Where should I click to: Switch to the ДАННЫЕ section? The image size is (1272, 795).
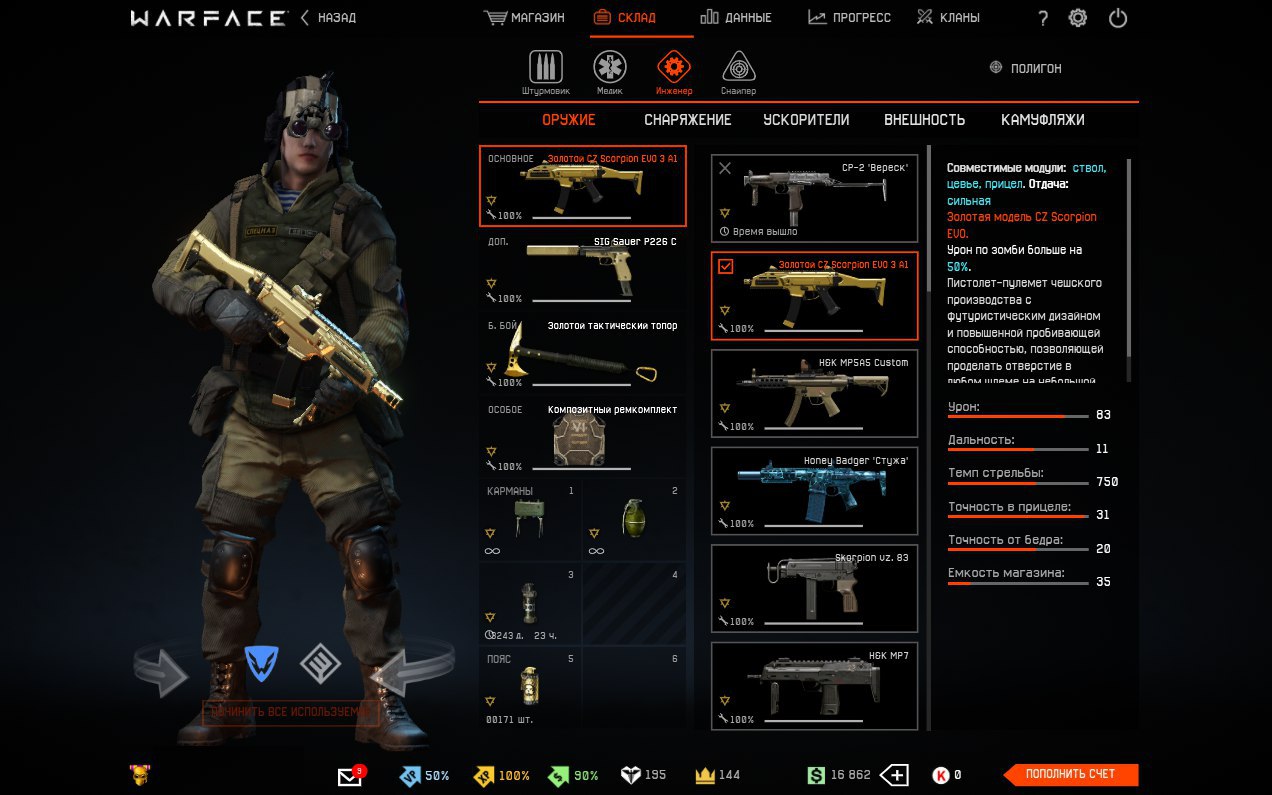736,18
